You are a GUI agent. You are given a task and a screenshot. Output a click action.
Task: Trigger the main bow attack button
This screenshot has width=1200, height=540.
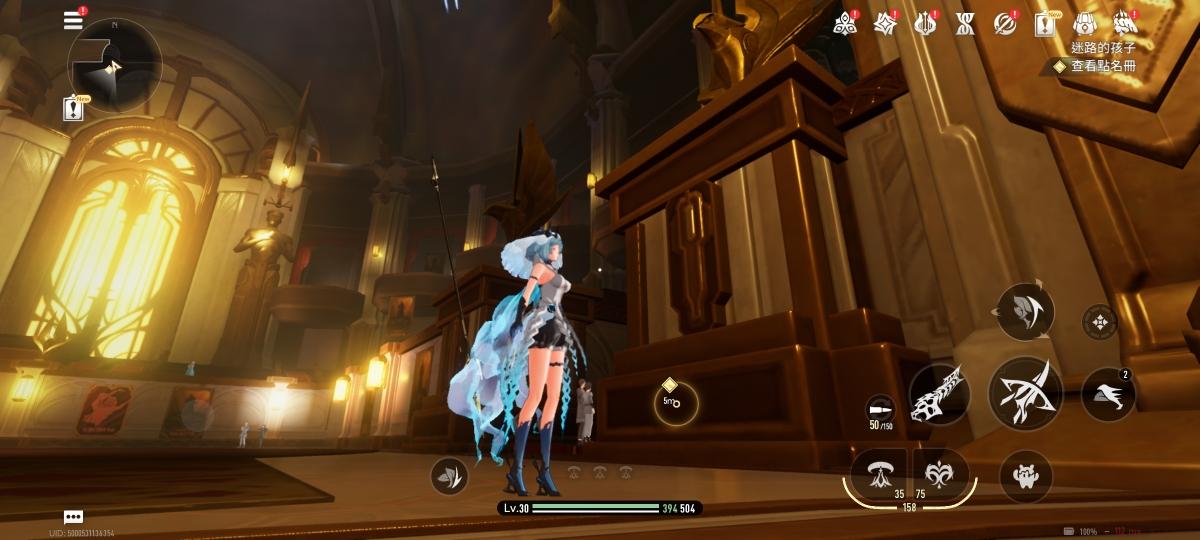[1025, 394]
